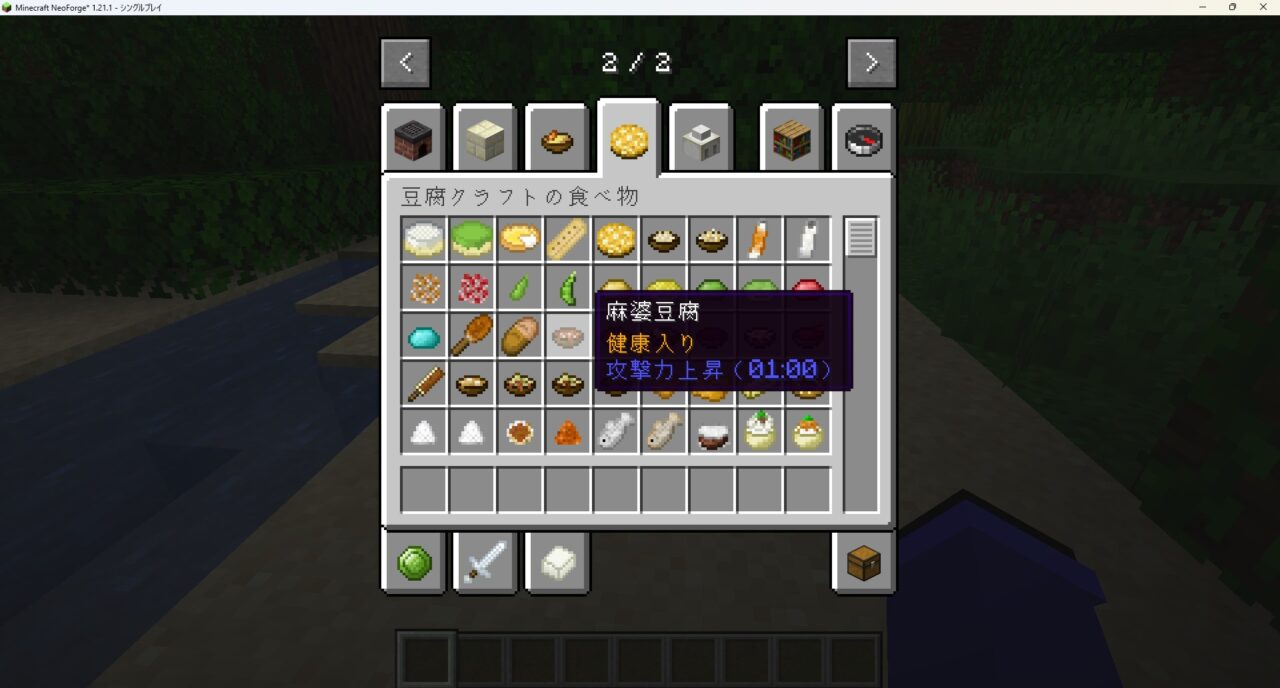The image size is (1280, 688).
Task: Go to the previous creative tab page
Action: click(405, 63)
